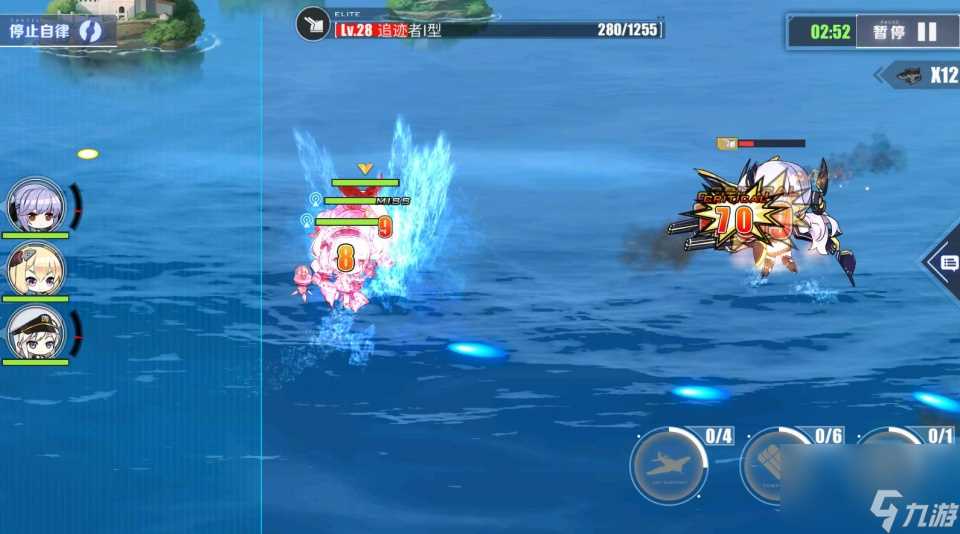Expand the chat panel tab
Viewport: 960px width, 534px height.
coord(945,263)
